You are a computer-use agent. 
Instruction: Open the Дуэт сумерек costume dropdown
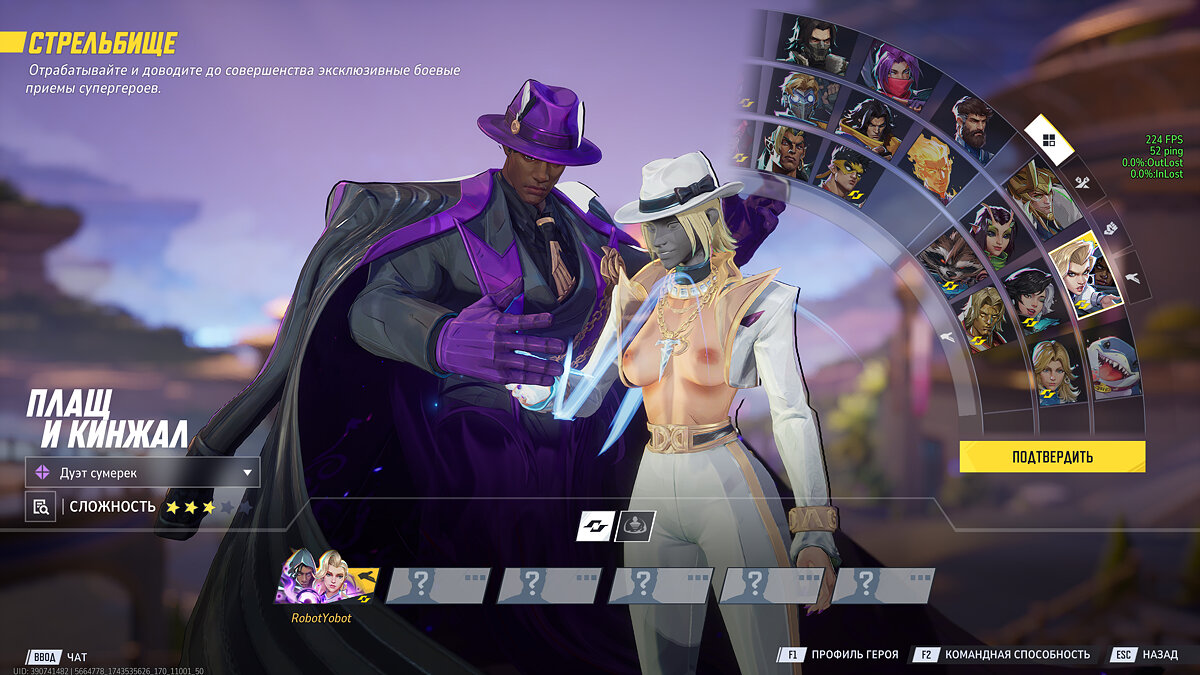tap(143, 472)
